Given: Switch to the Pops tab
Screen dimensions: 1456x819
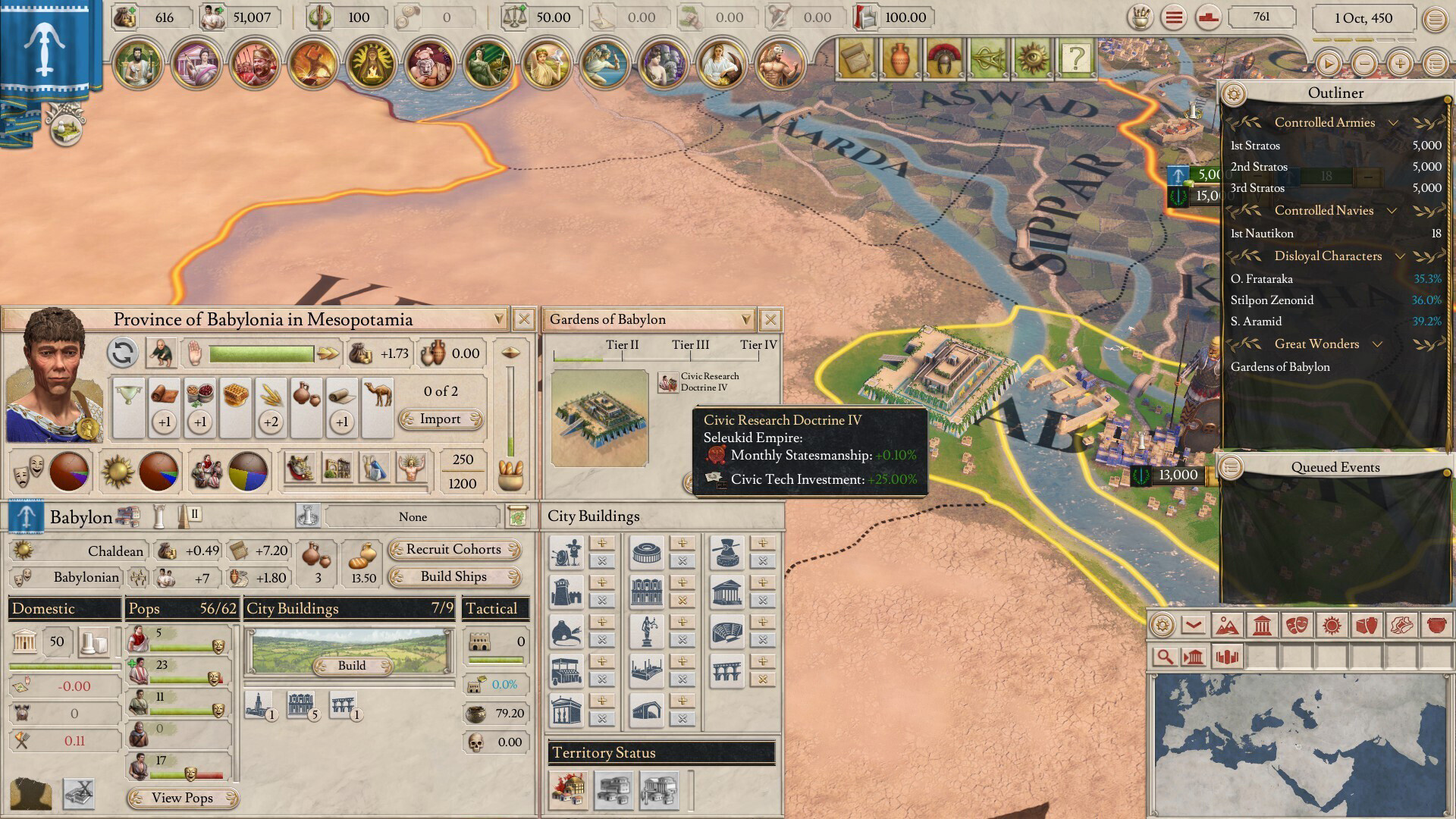Looking at the screenshot, I should 182,608.
